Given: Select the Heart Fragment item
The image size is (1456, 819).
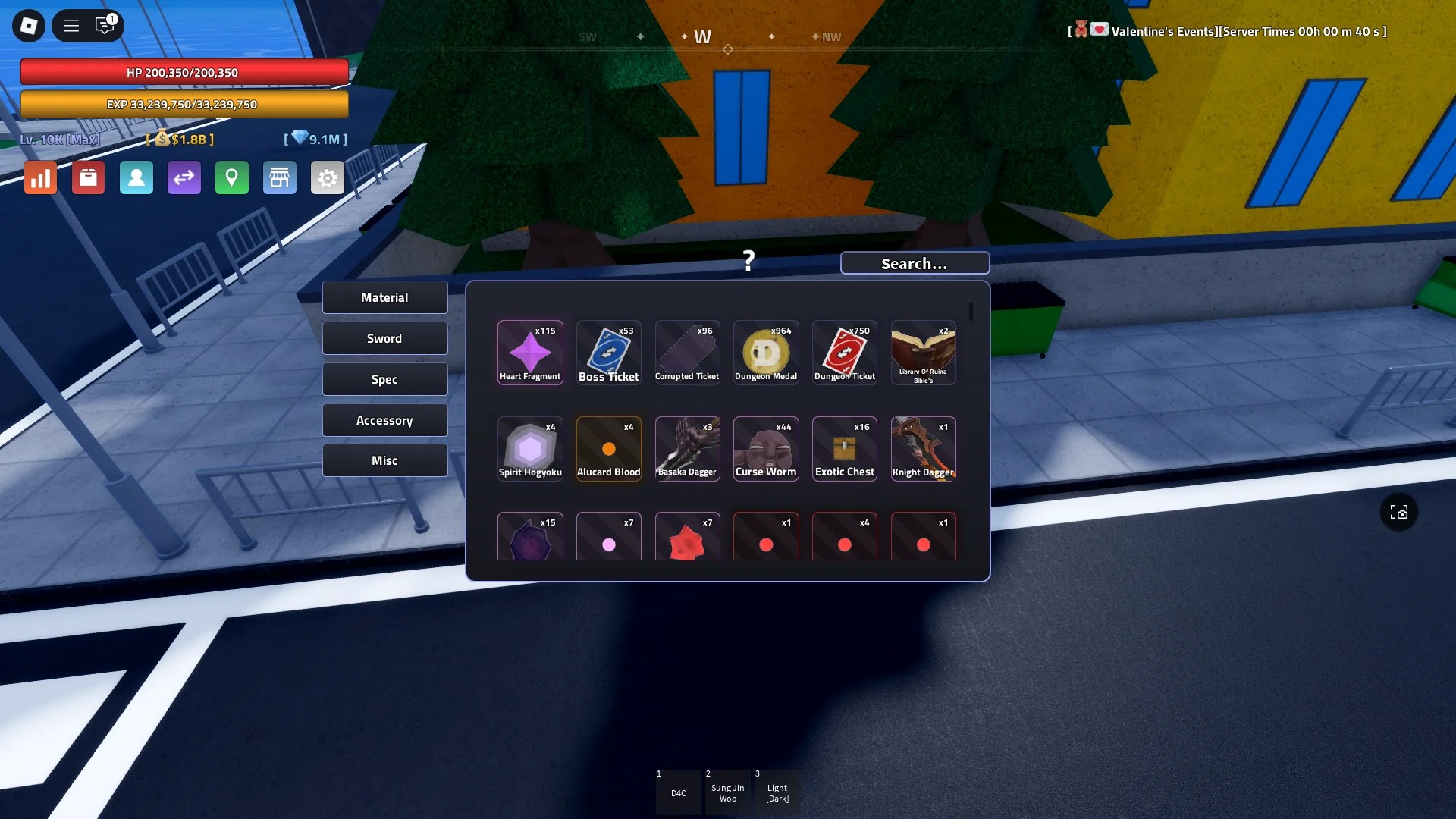Looking at the screenshot, I should [529, 352].
